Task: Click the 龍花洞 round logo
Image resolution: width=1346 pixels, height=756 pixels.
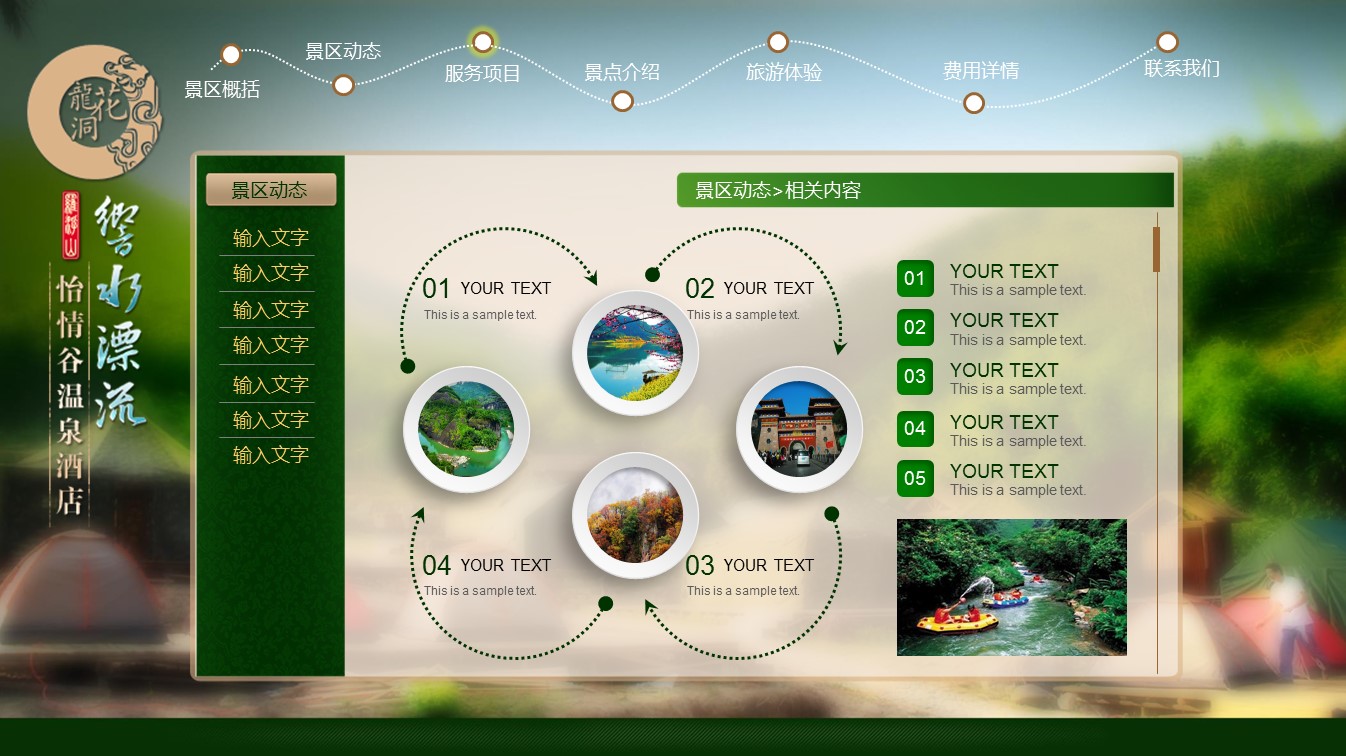Action: 95,112
